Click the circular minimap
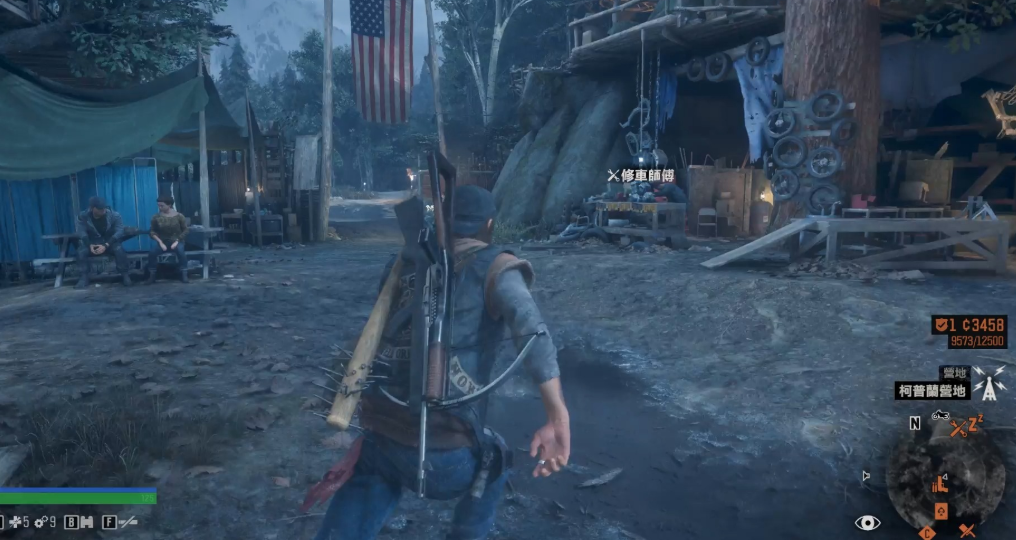Viewport: 1016px width, 540px height. pyautogui.click(x=946, y=482)
